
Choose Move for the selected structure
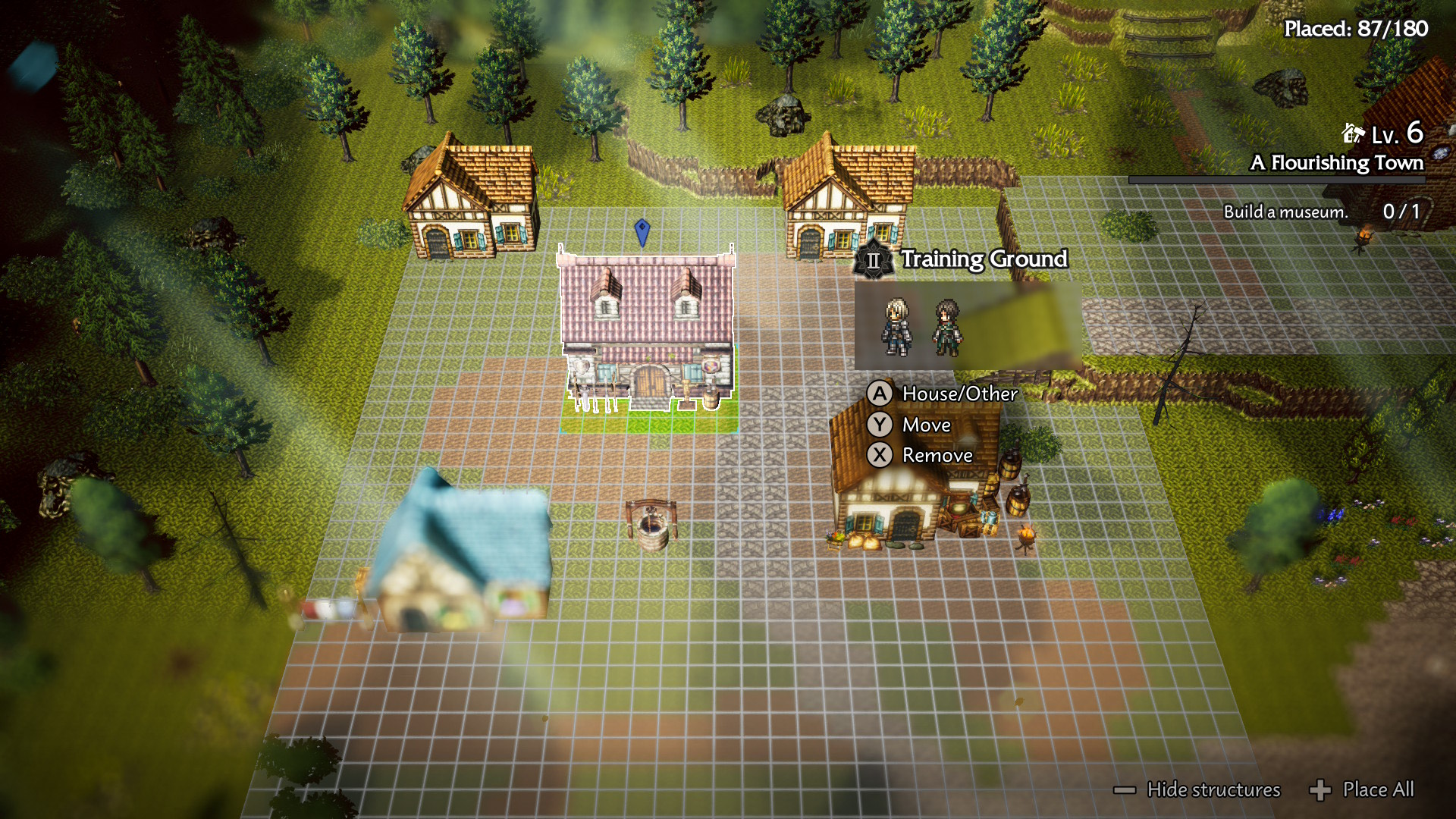click(925, 425)
